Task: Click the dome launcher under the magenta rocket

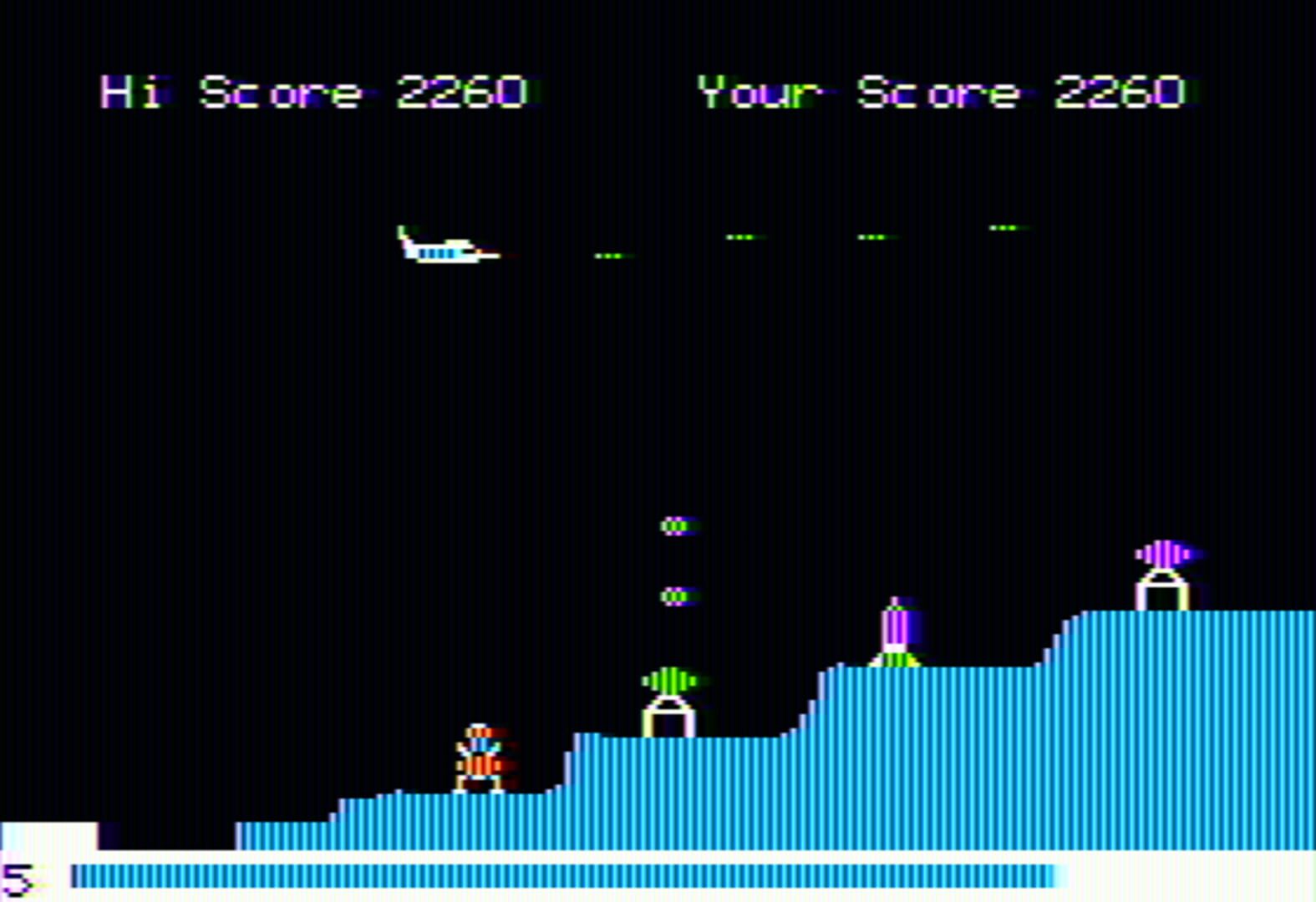Action: (1161, 593)
